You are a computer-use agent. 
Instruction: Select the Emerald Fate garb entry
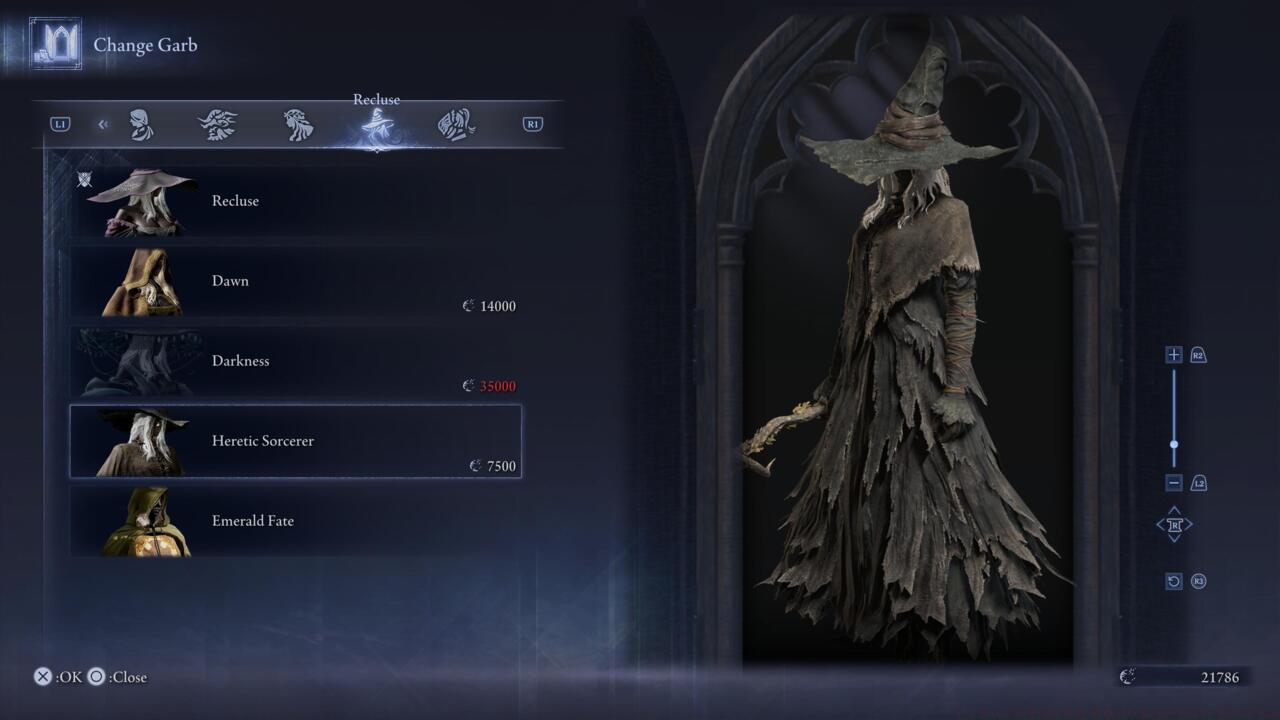(x=295, y=521)
